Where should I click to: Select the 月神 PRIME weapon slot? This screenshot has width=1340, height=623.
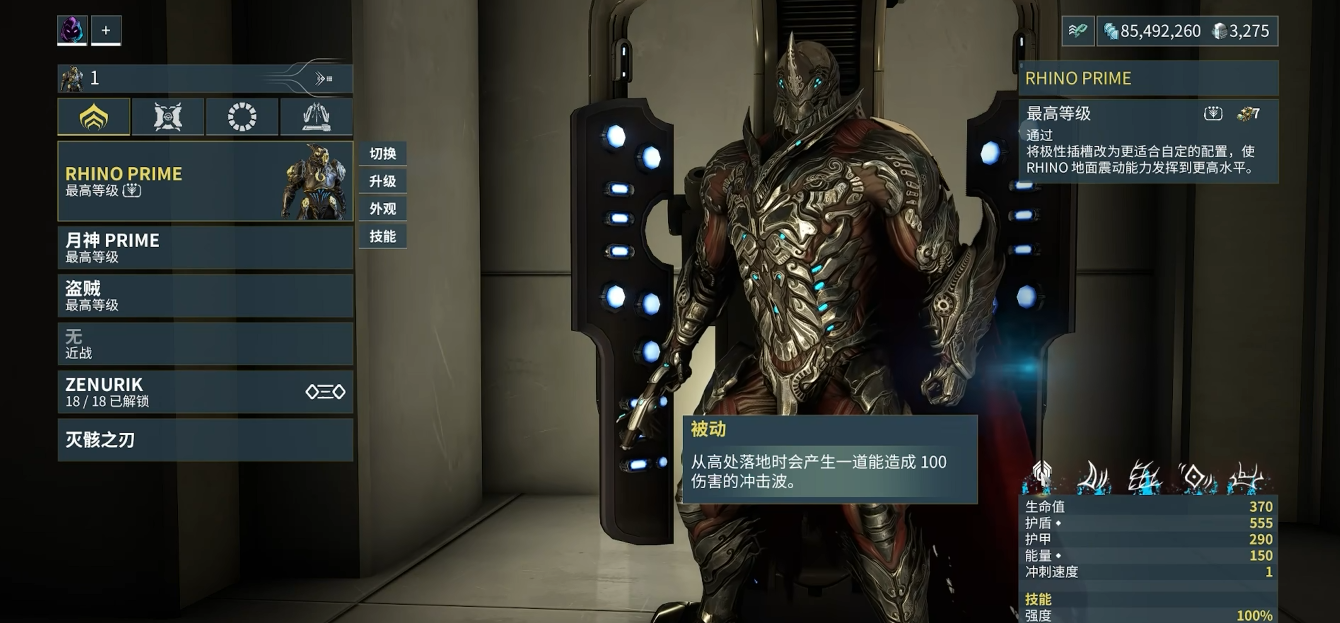click(x=205, y=247)
